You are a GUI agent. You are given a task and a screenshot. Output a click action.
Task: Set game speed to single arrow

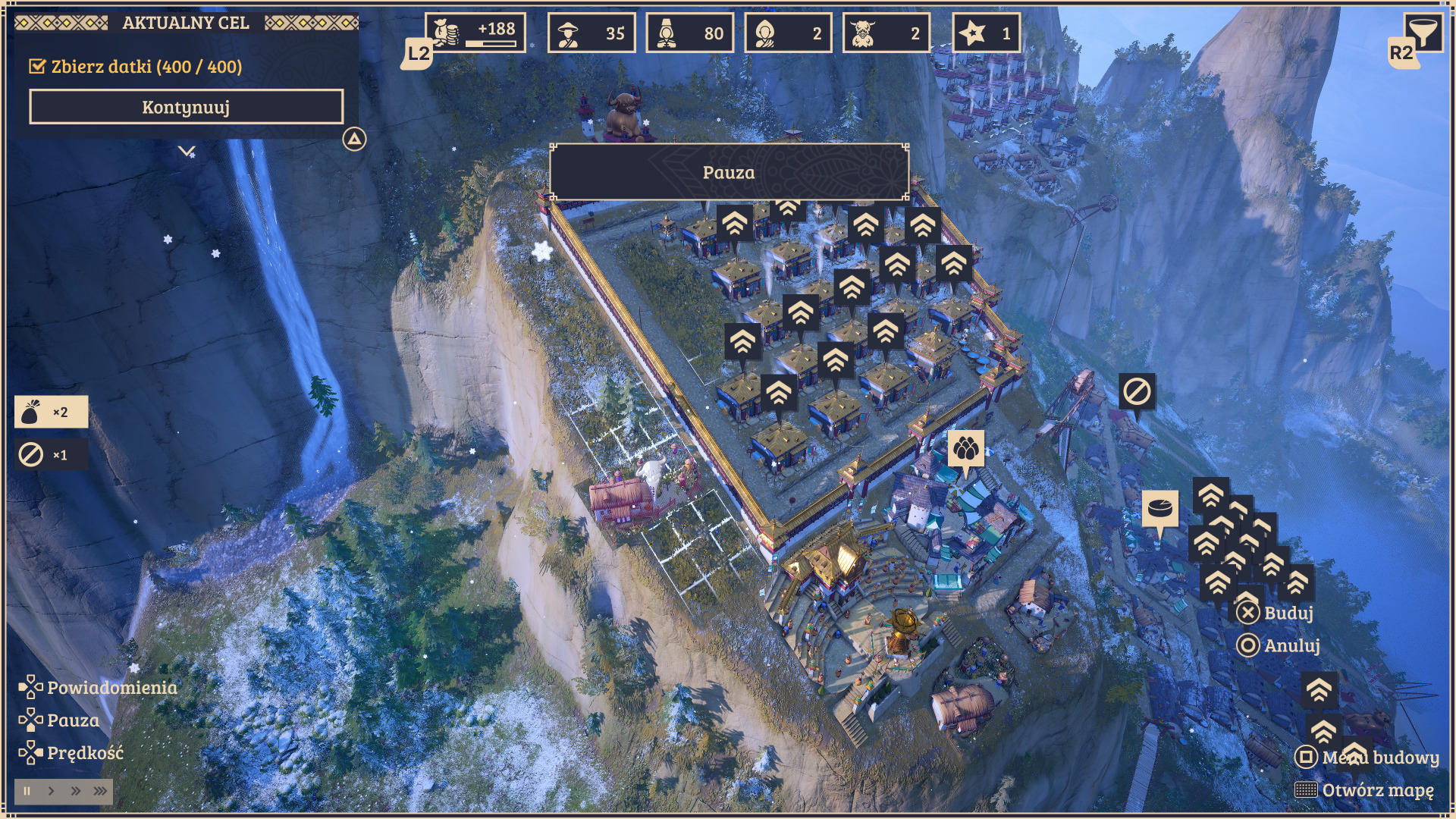52,791
